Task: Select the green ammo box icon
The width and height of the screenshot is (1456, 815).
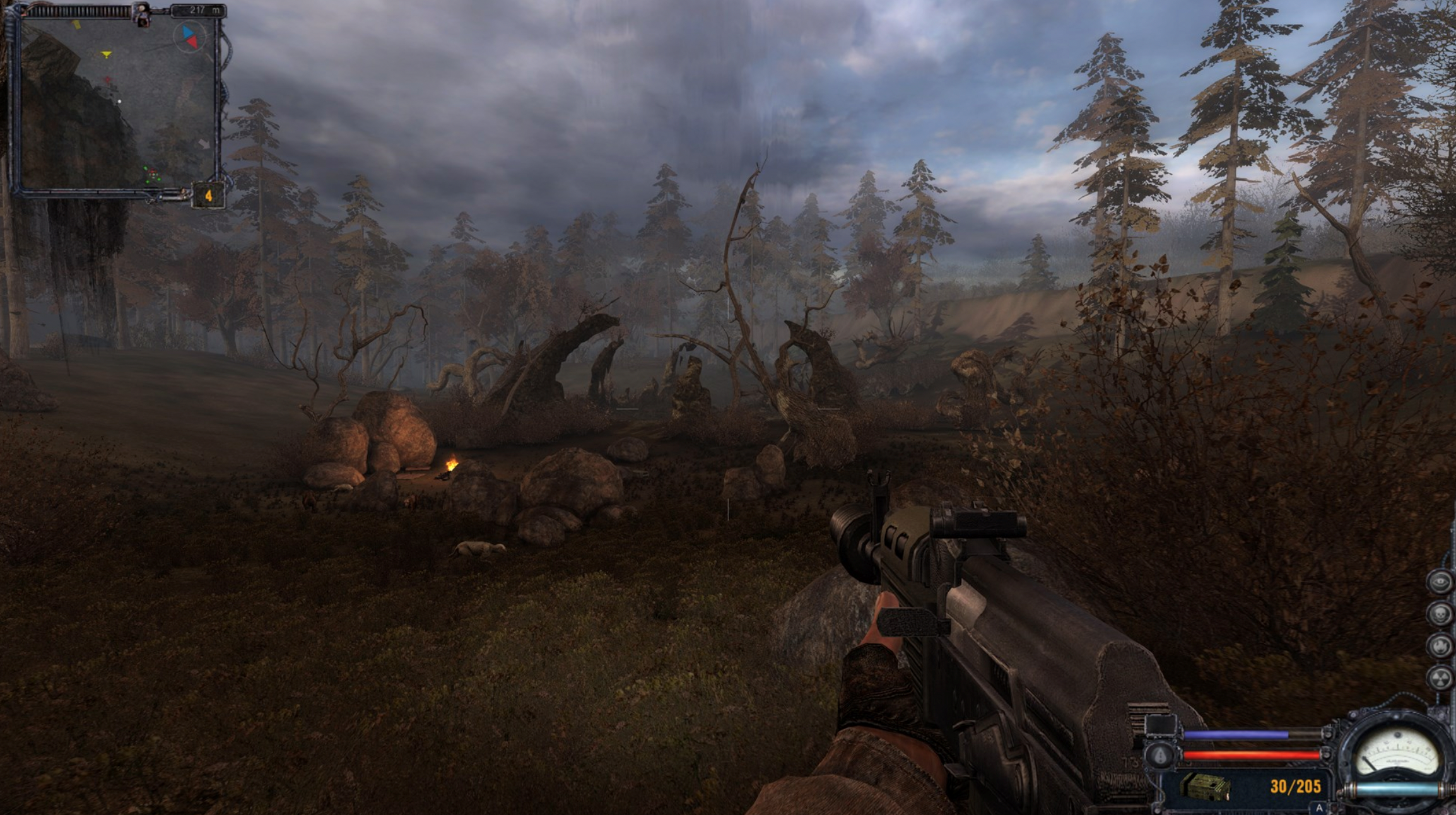Action: pyautogui.click(x=1206, y=787)
